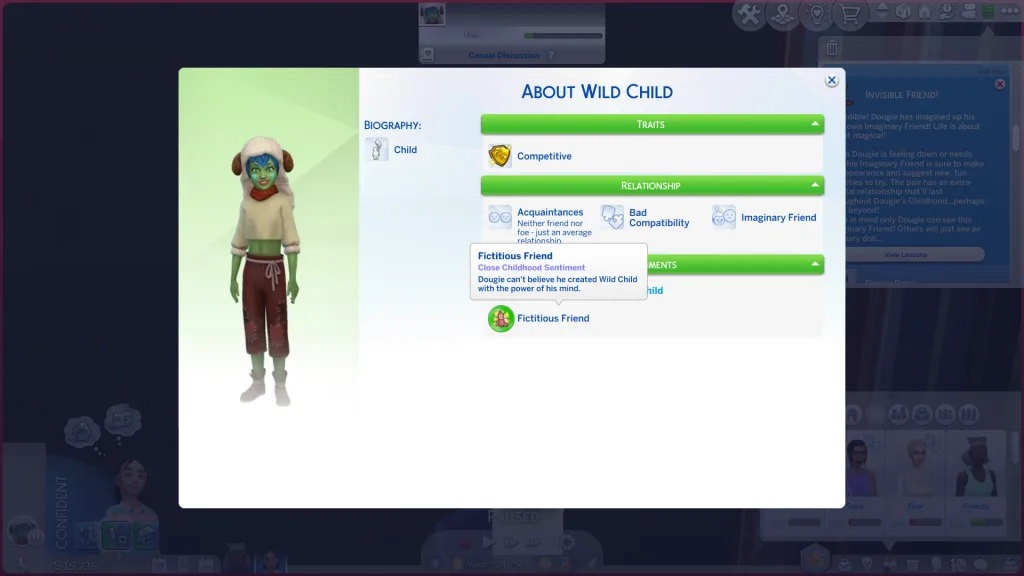Select the Bad Compatibility icon

612,217
